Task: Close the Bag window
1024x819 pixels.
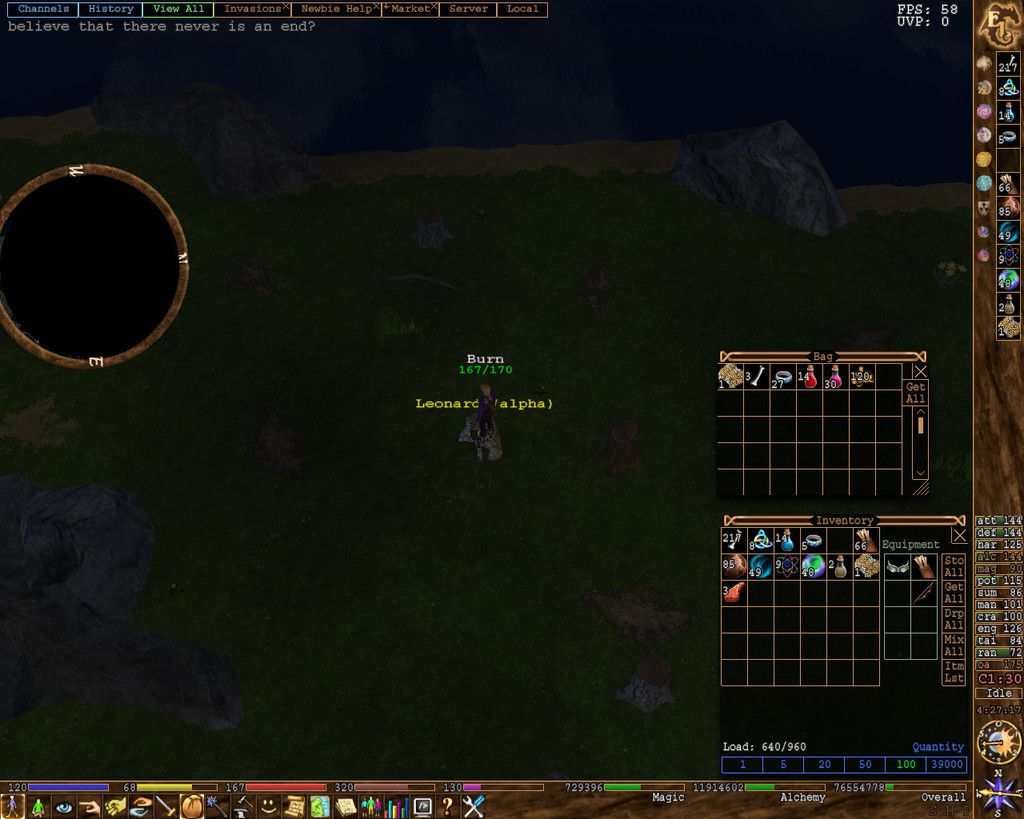Action: [920, 371]
